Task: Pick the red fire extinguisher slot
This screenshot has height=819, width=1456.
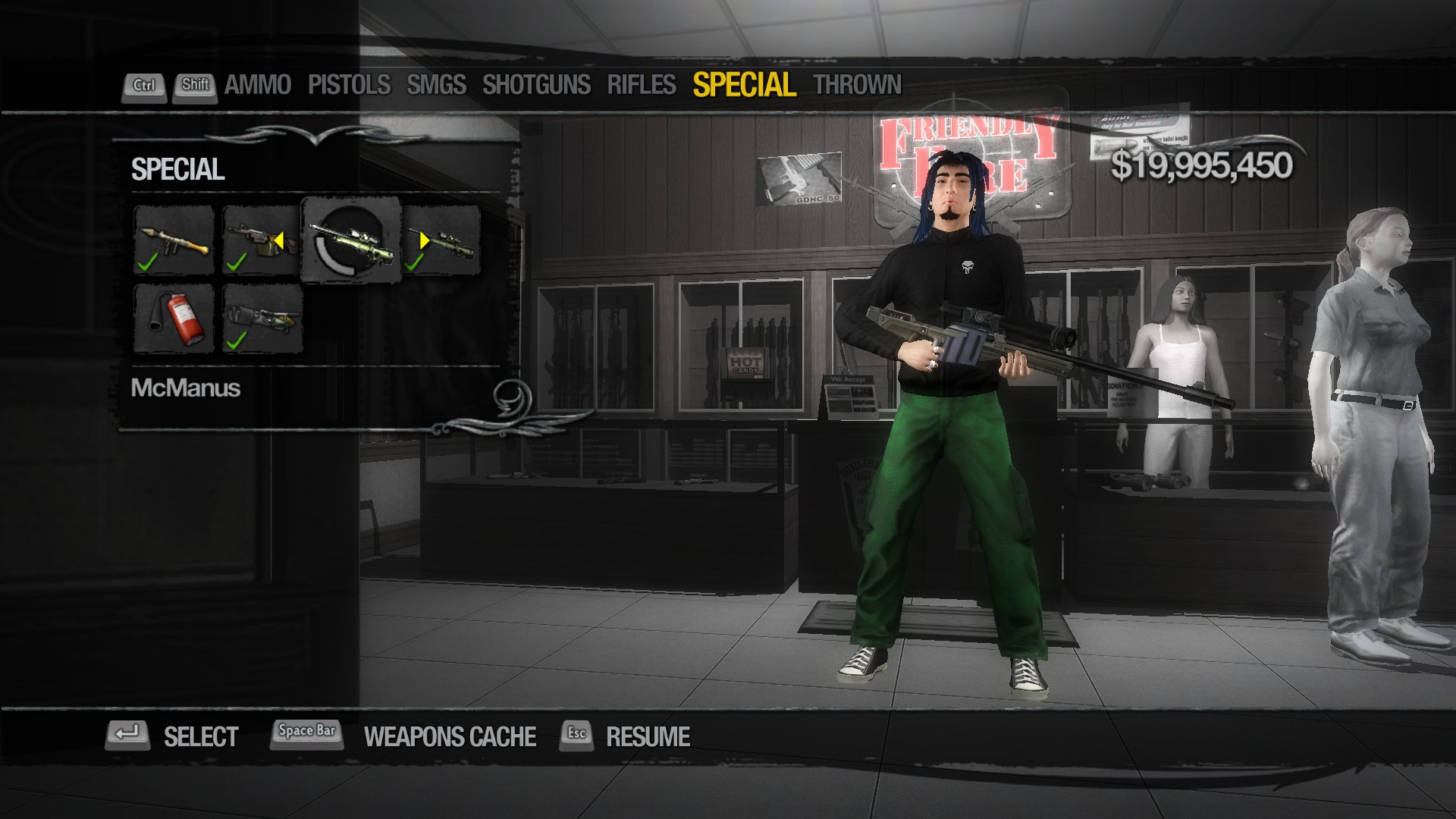Action: [x=174, y=318]
